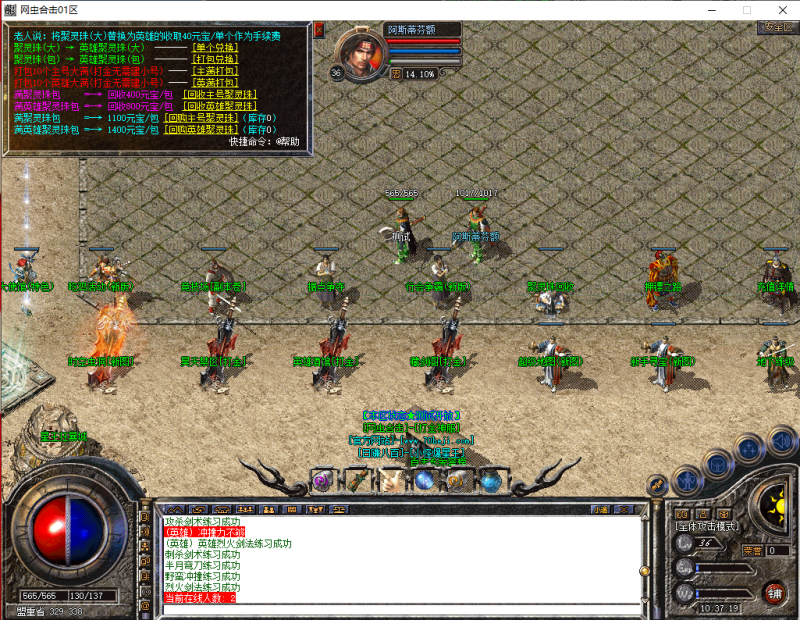
Task: Use the purple orb item in belt
Action: pos(321,481)
